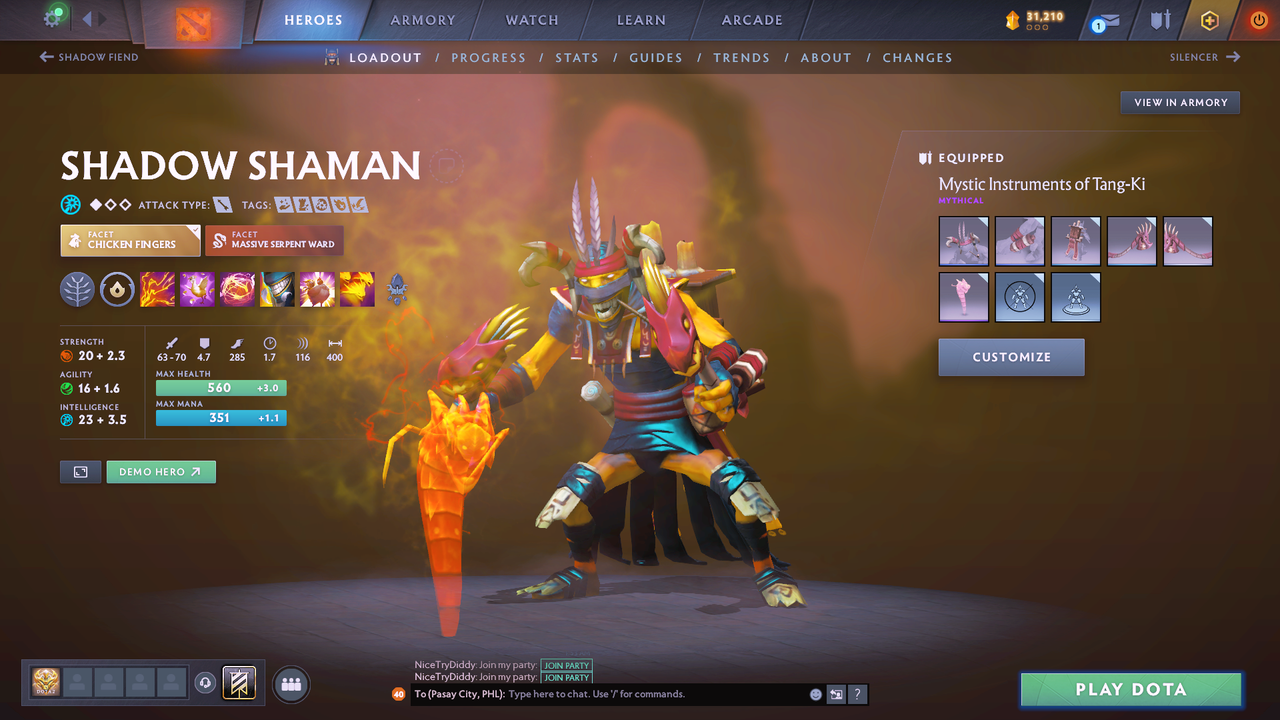Select Shadow Shaman's Ether Shock ability icon
This screenshot has width=1280, height=720.
point(157,289)
